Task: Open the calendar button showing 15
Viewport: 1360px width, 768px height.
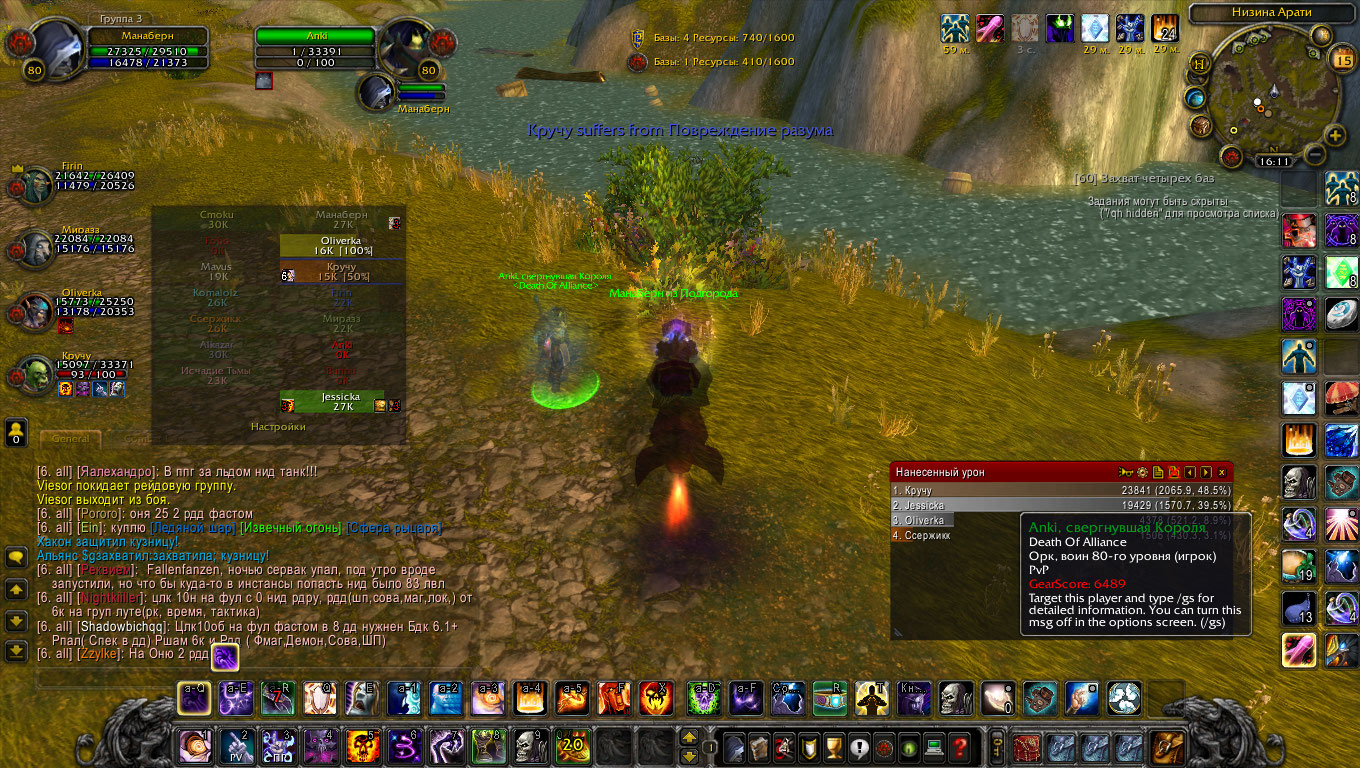Action: (x=1341, y=60)
